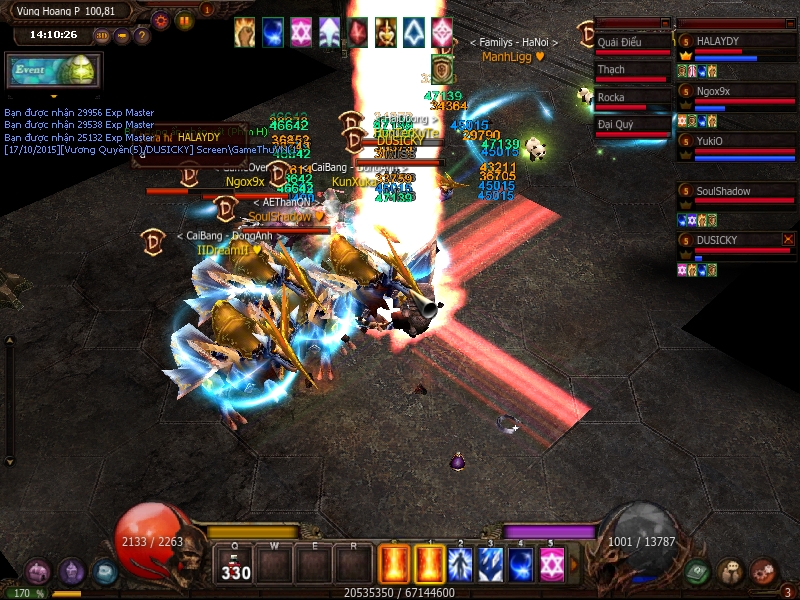800x600 pixels.
Task: Open the gear settings button
Action: pyautogui.click(x=160, y=19)
